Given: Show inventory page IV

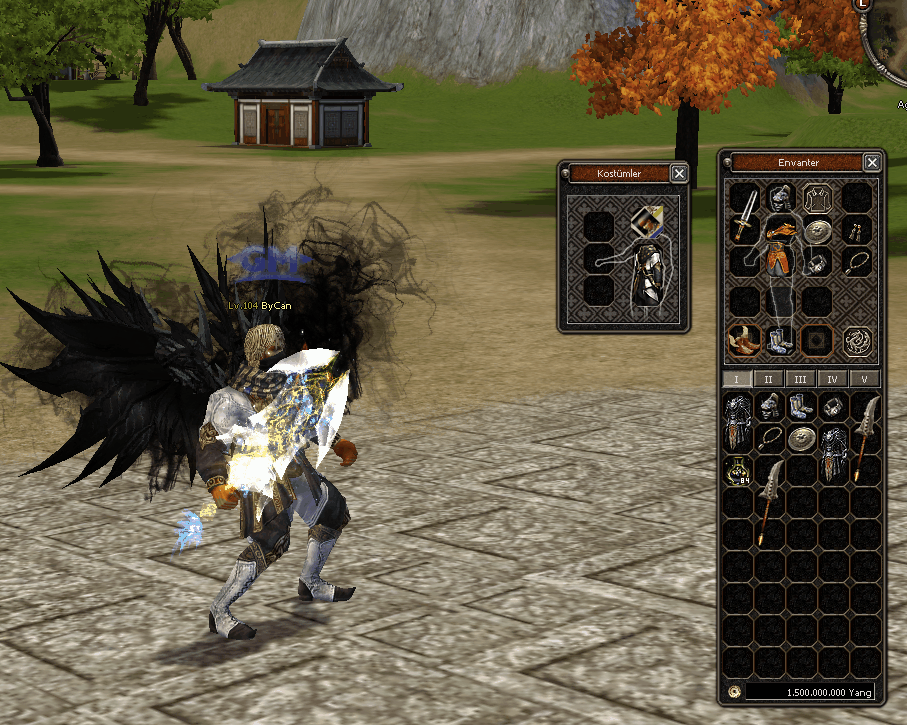Looking at the screenshot, I should 831,379.
